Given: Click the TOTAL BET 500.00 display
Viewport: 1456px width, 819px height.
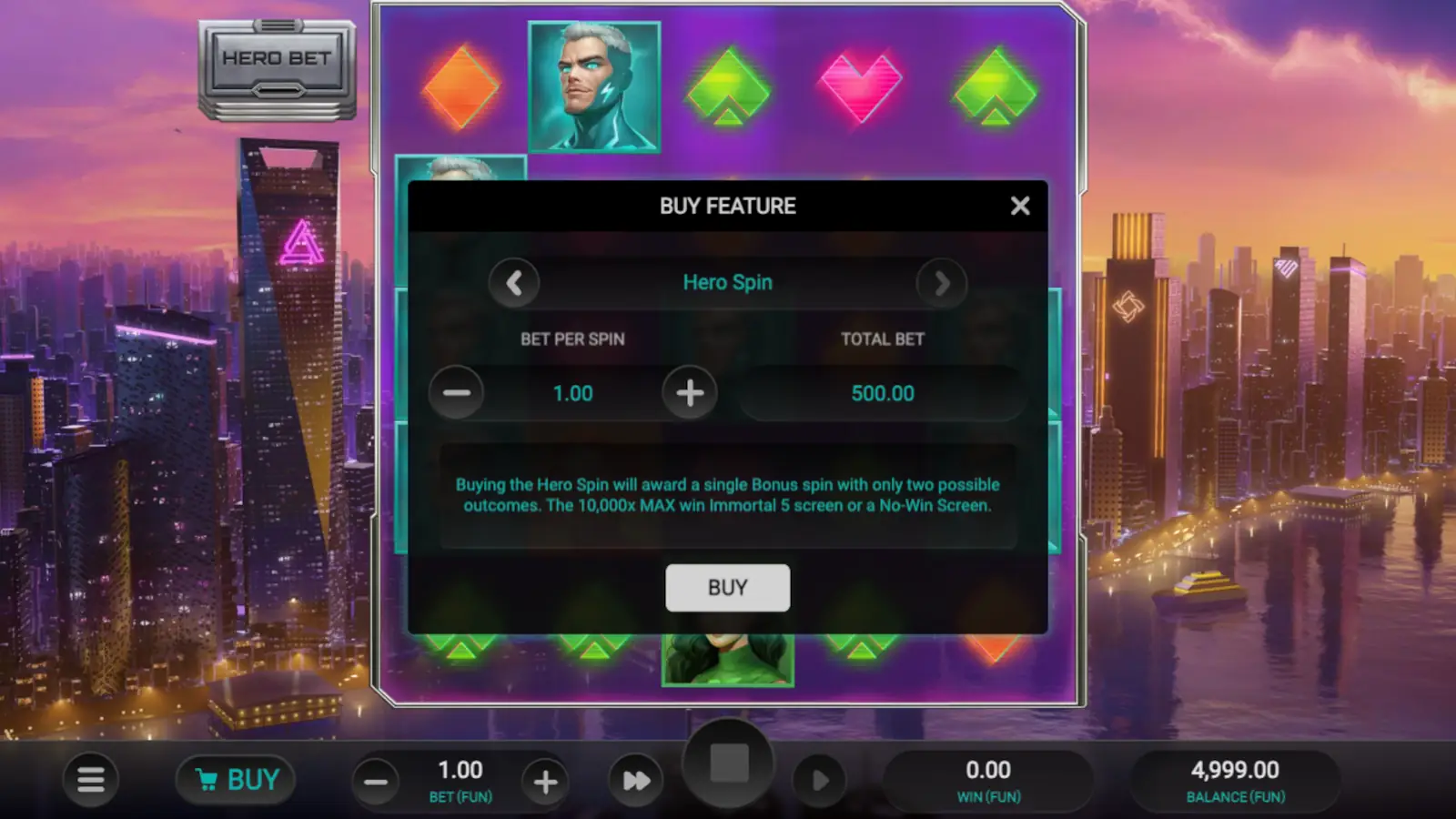Looking at the screenshot, I should coord(882,392).
